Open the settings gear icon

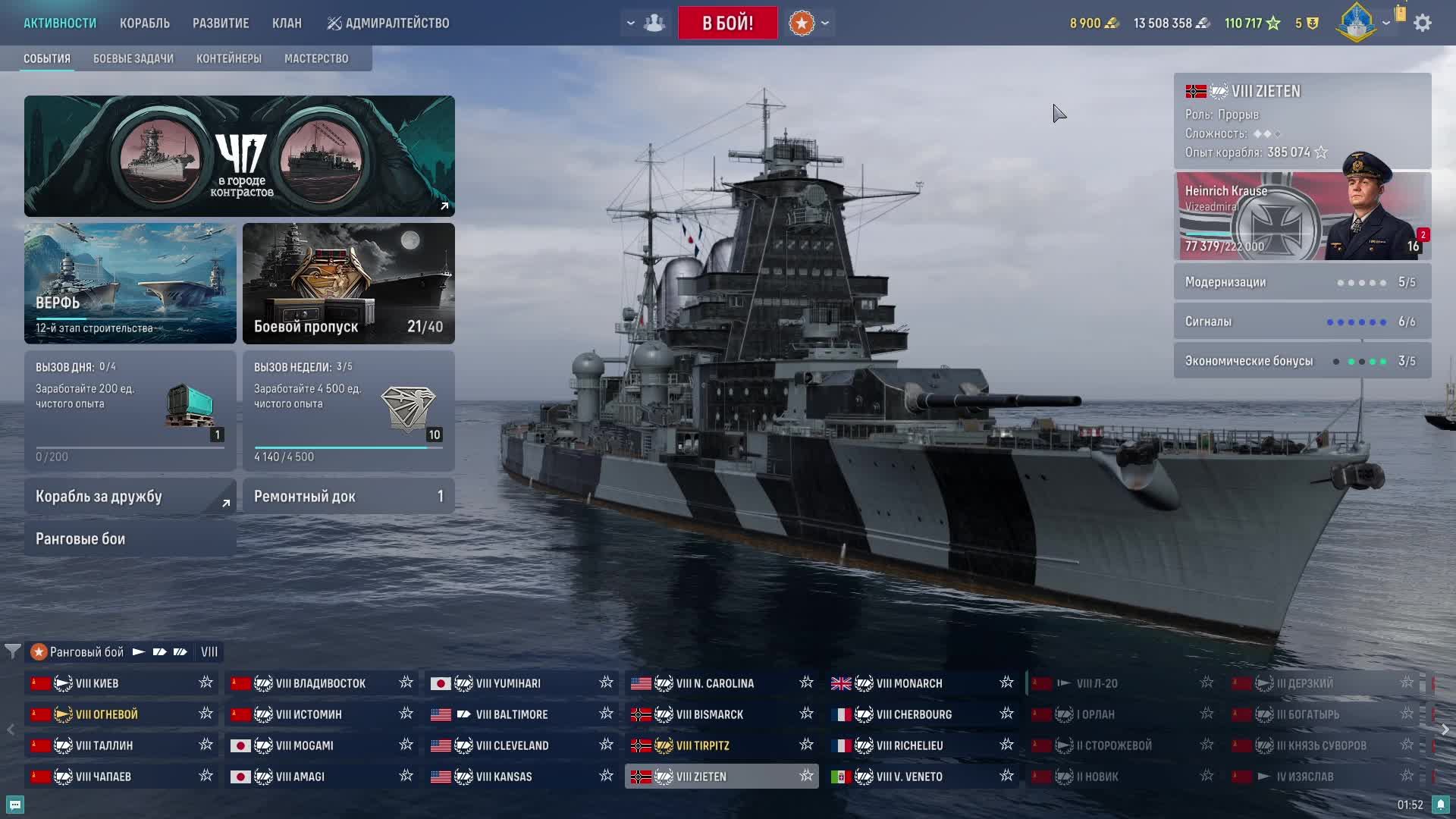tap(1423, 23)
